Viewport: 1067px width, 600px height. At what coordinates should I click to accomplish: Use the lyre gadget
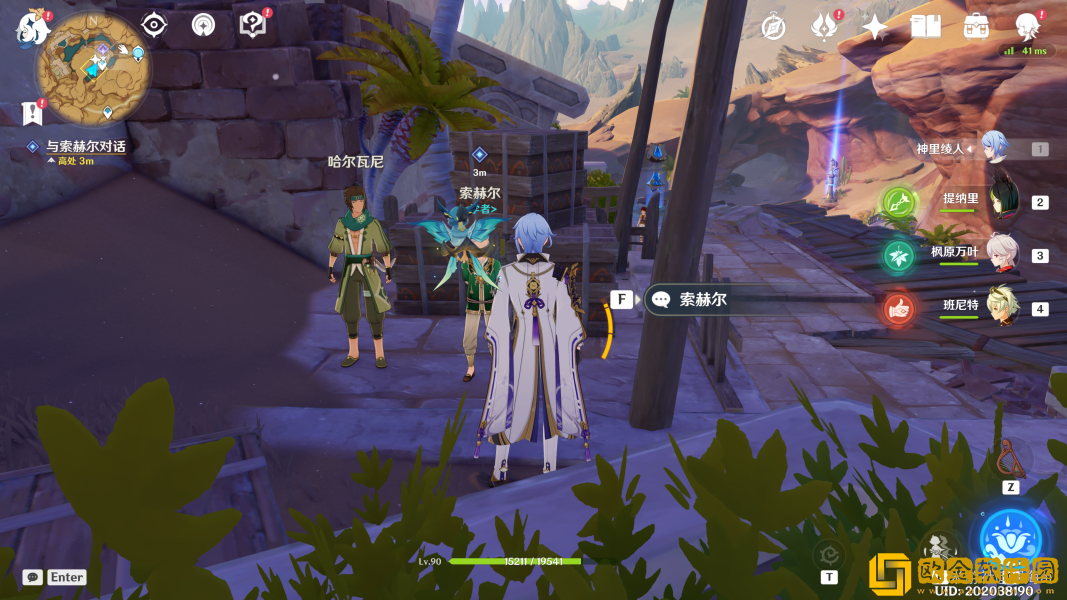coord(1010,459)
